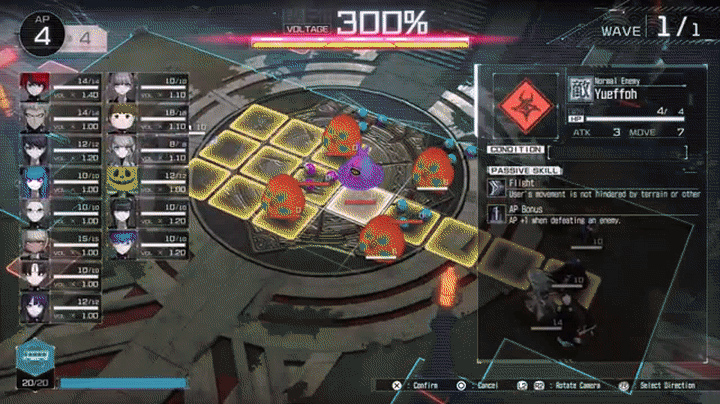720x404 pixels.
Task: Choose the yellow pumpkin-mask party member
Action: pyautogui.click(x=121, y=178)
